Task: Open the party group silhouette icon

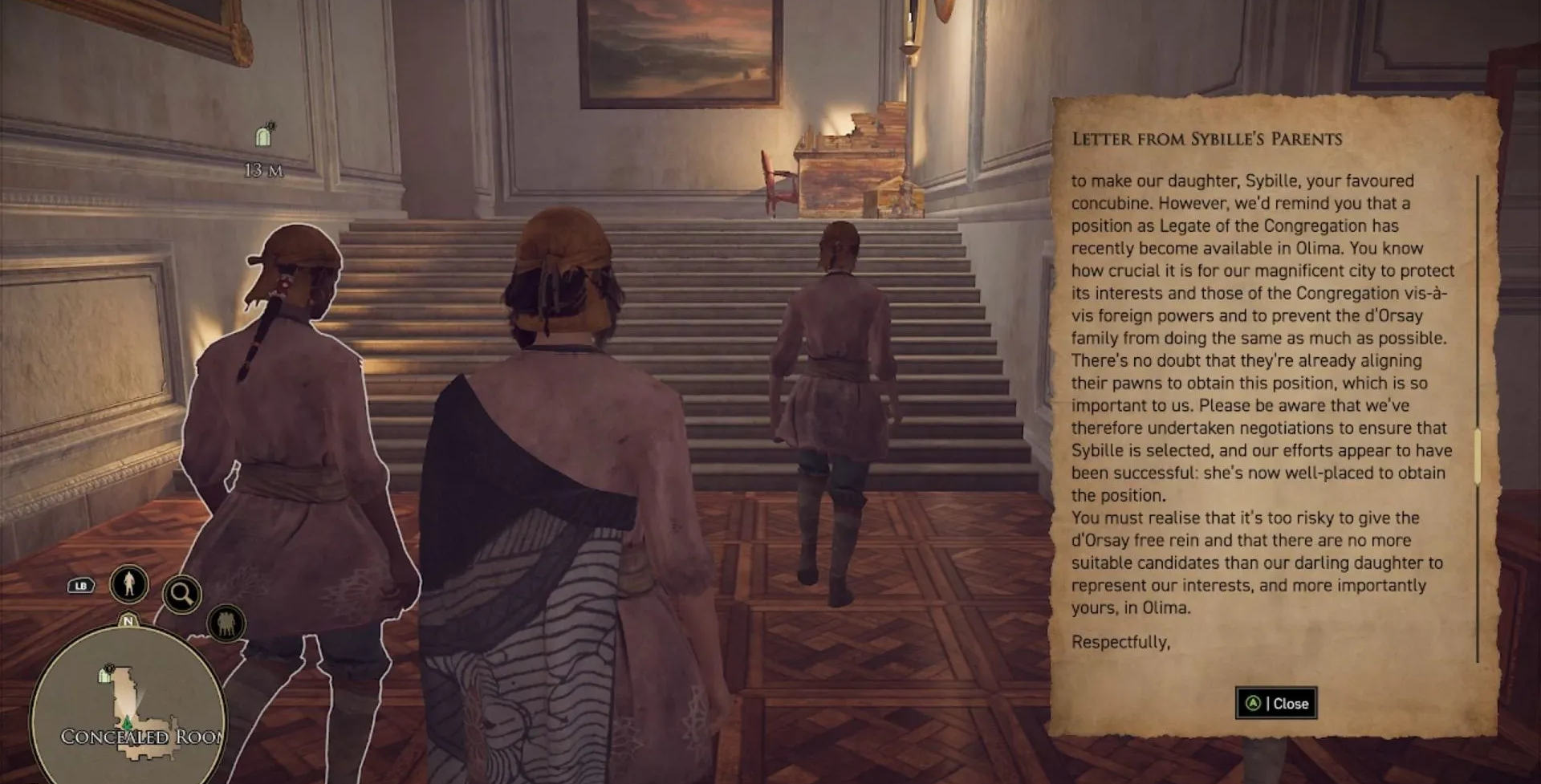Action: click(226, 624)
